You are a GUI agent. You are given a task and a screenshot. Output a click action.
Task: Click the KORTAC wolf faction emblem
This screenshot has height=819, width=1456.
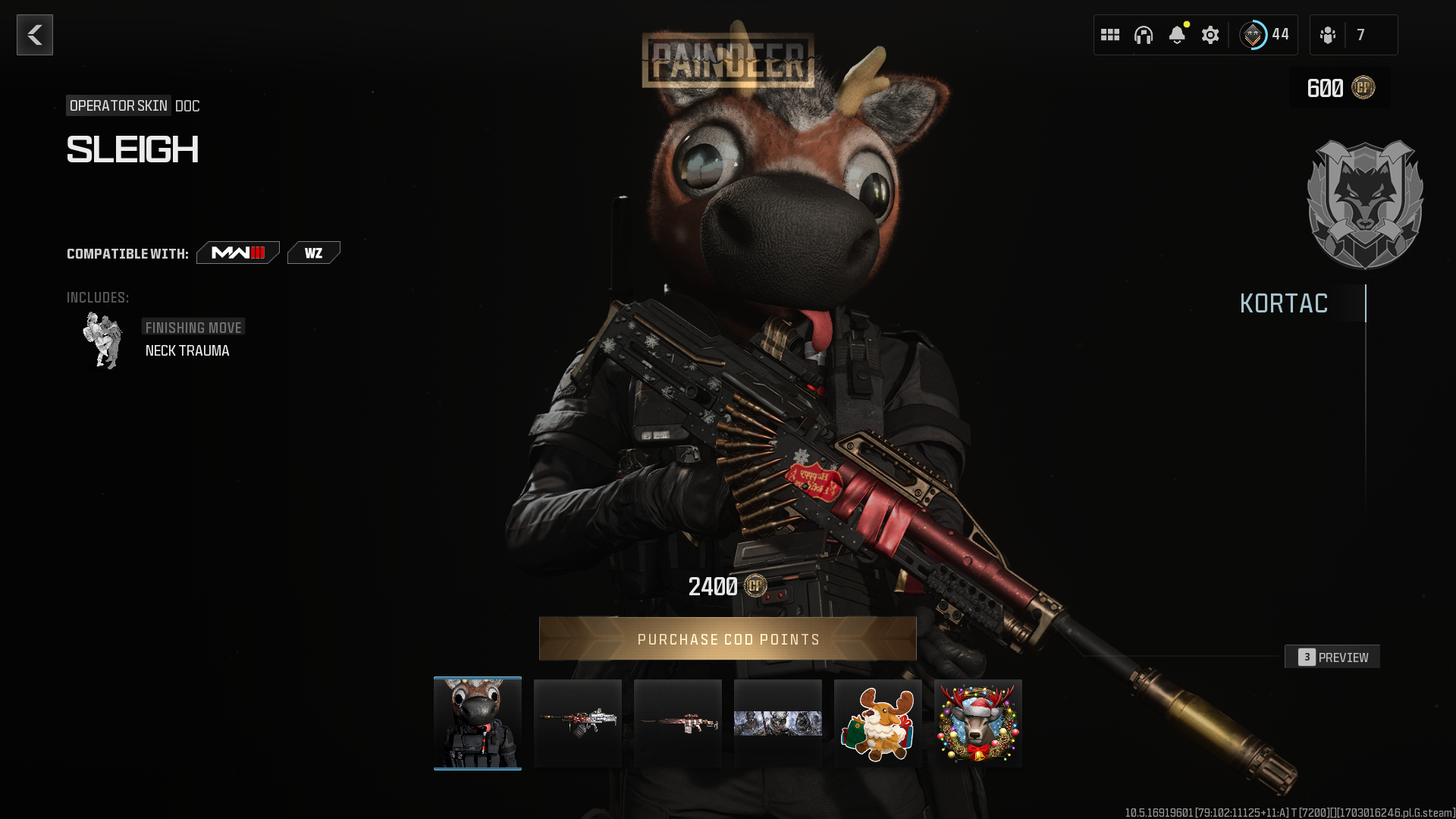pyautogui.click(x=1365, y=205)
